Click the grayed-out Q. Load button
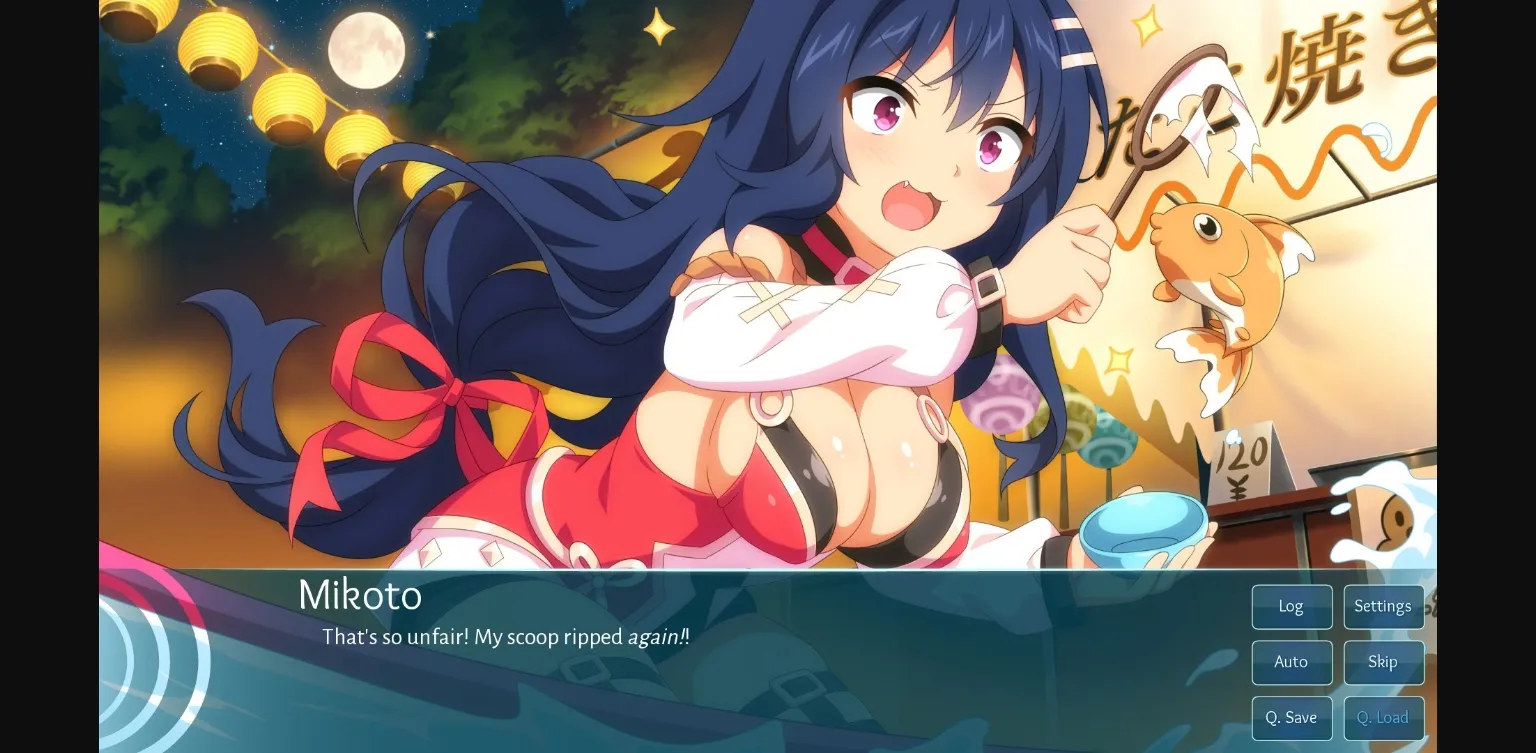This screenshot has height=753, width=1536. point(1383,717)
